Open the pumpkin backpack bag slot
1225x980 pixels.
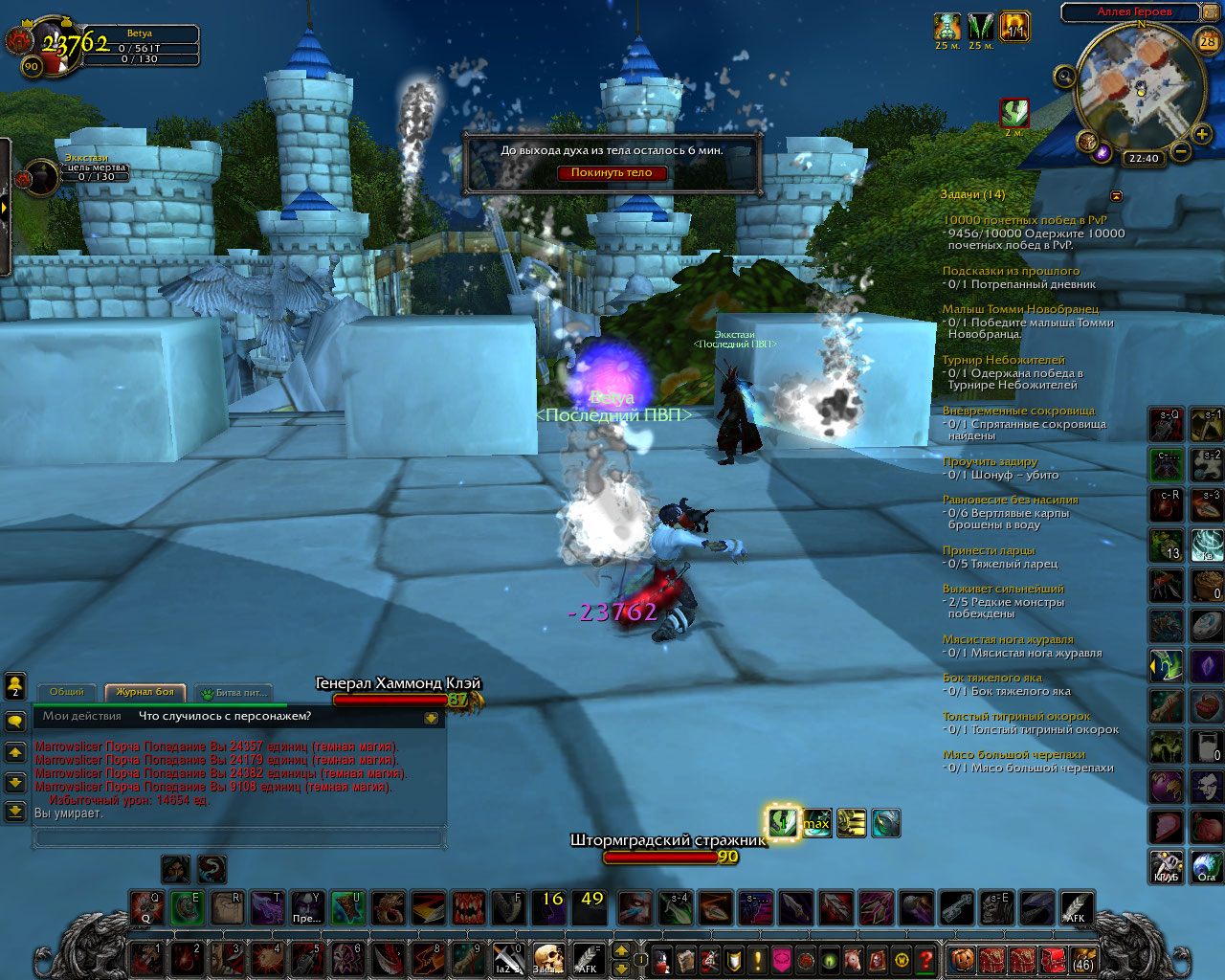click(x=960, y=959)
